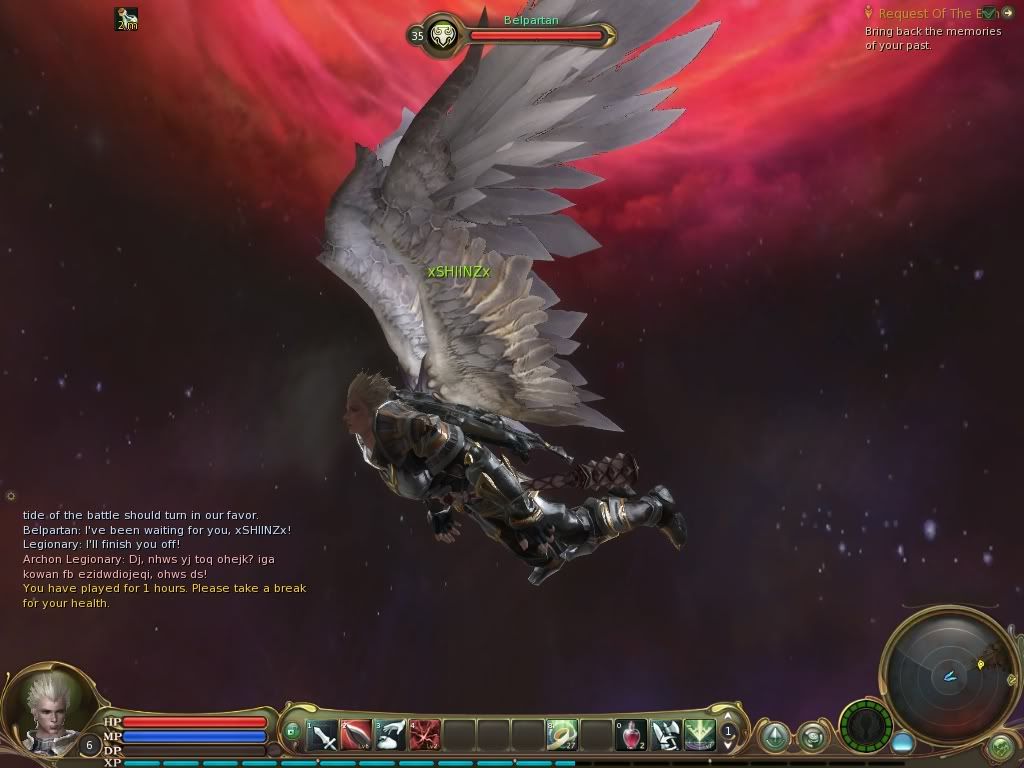Click the green swirl menu button

click(x=812, y=738)
